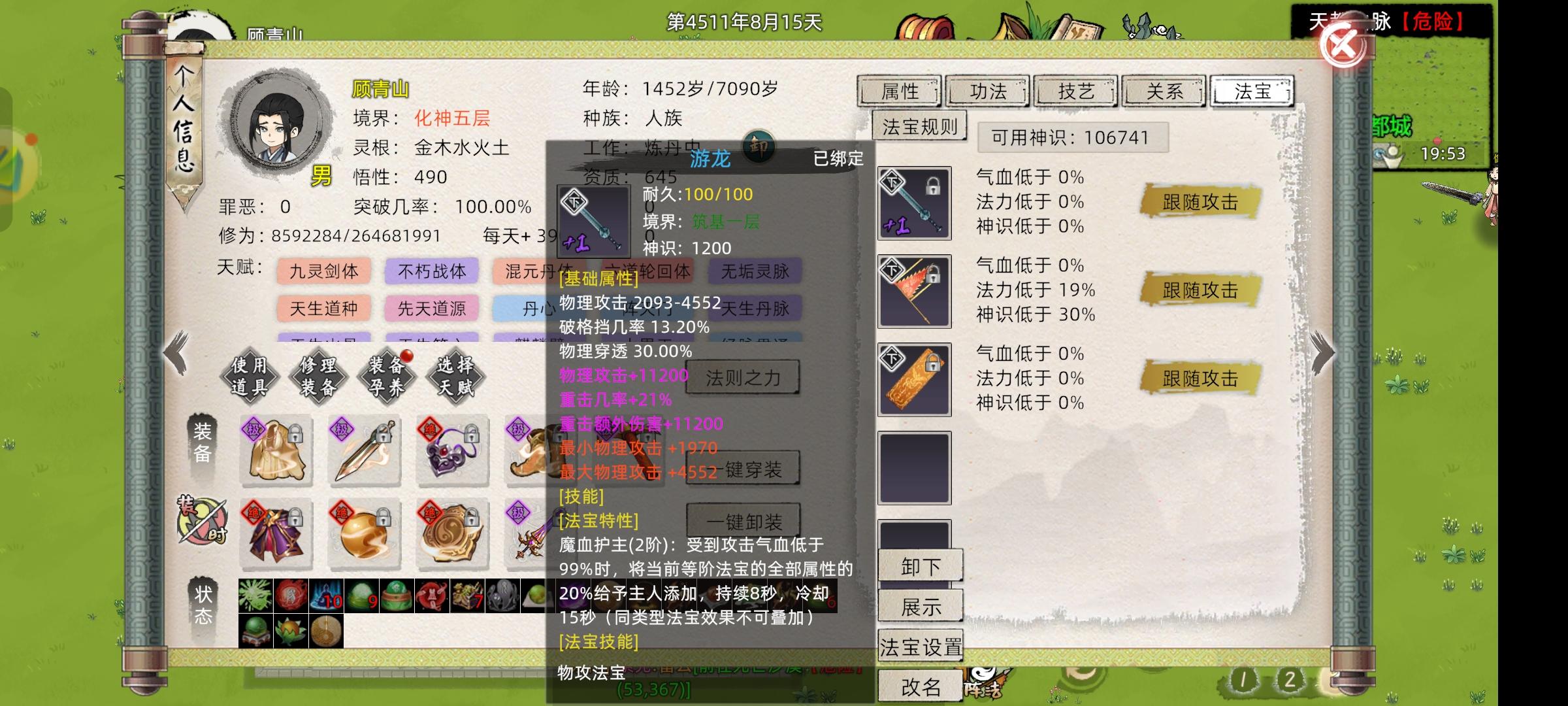The image size is (1568, 706).
Task: Open the 功法 tab
Action: click(988, 92)
